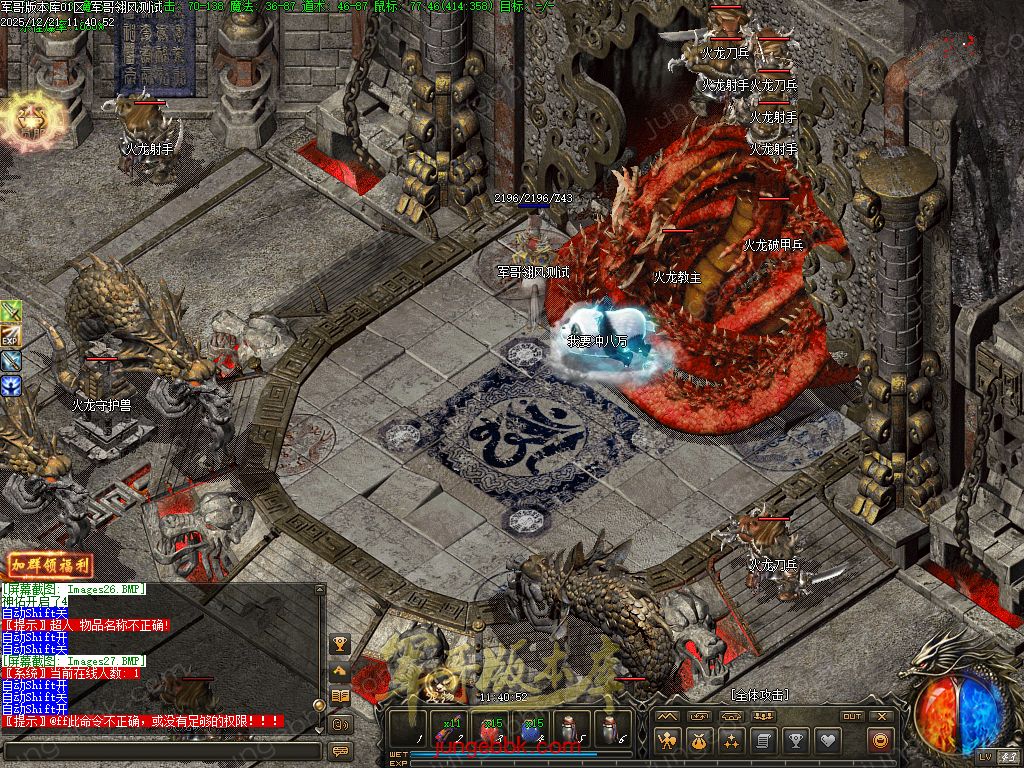The width and height of the screenshot is (1024, 768).
Task: Select the blue winged figure buff icon
Action: [x=11, y=384]
